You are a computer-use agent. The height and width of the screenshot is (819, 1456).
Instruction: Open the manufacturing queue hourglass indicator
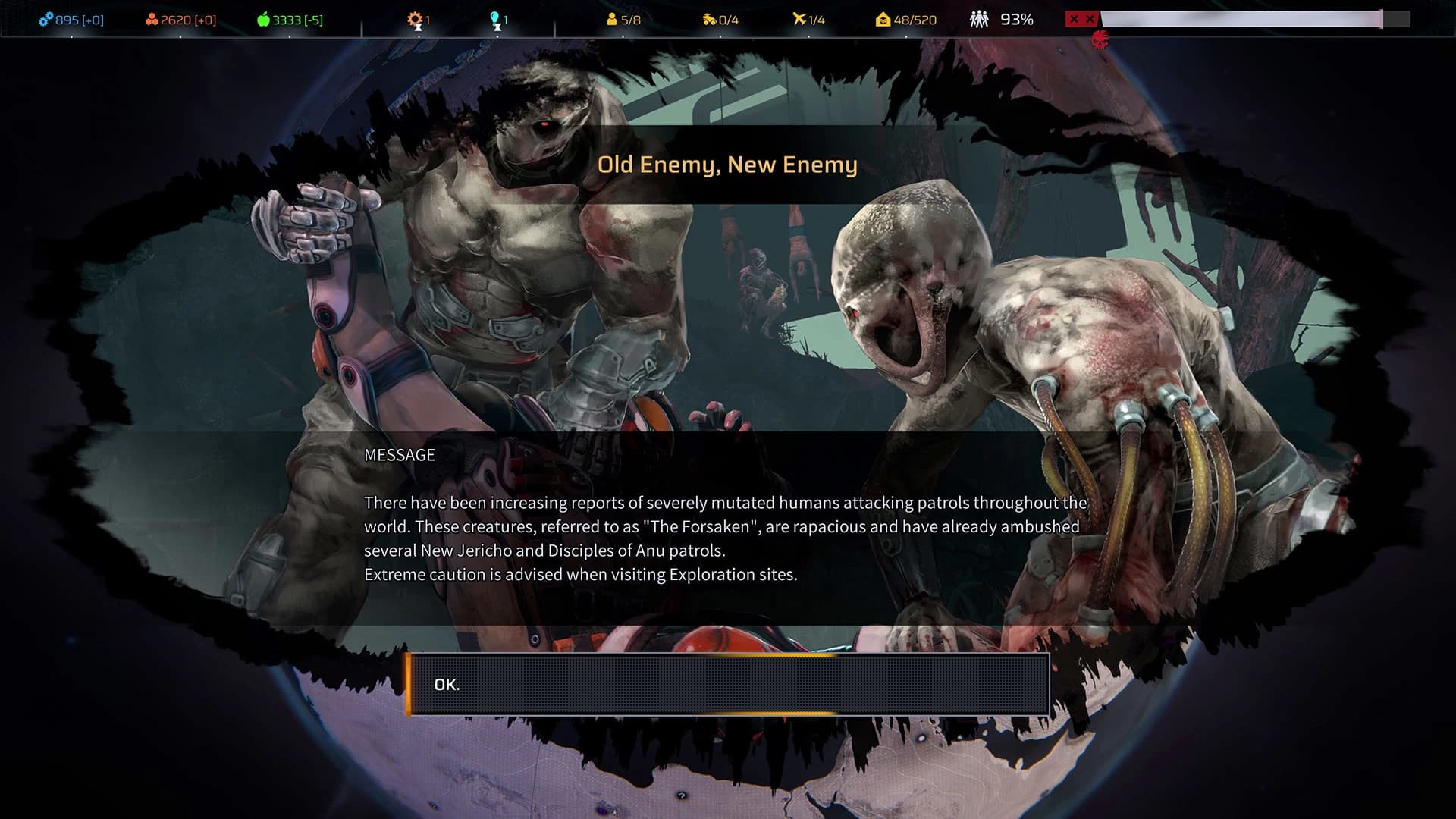pos(414,20)
